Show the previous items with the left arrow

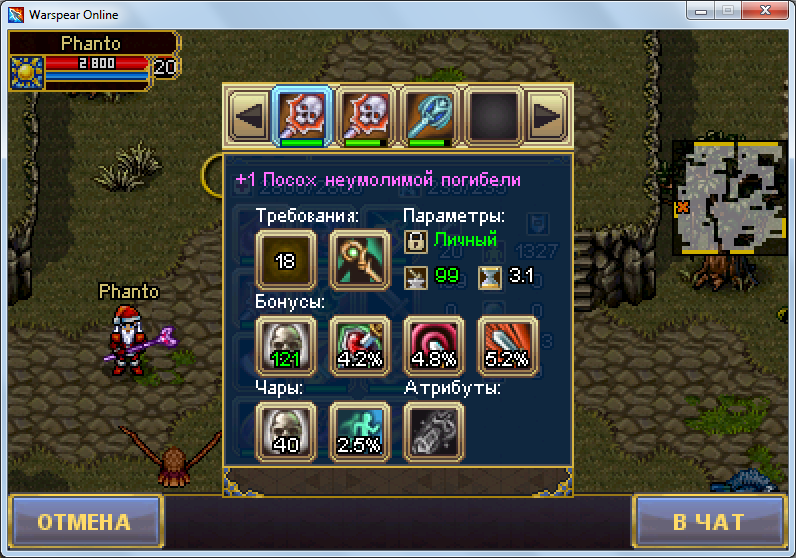[x=247, y=116]
